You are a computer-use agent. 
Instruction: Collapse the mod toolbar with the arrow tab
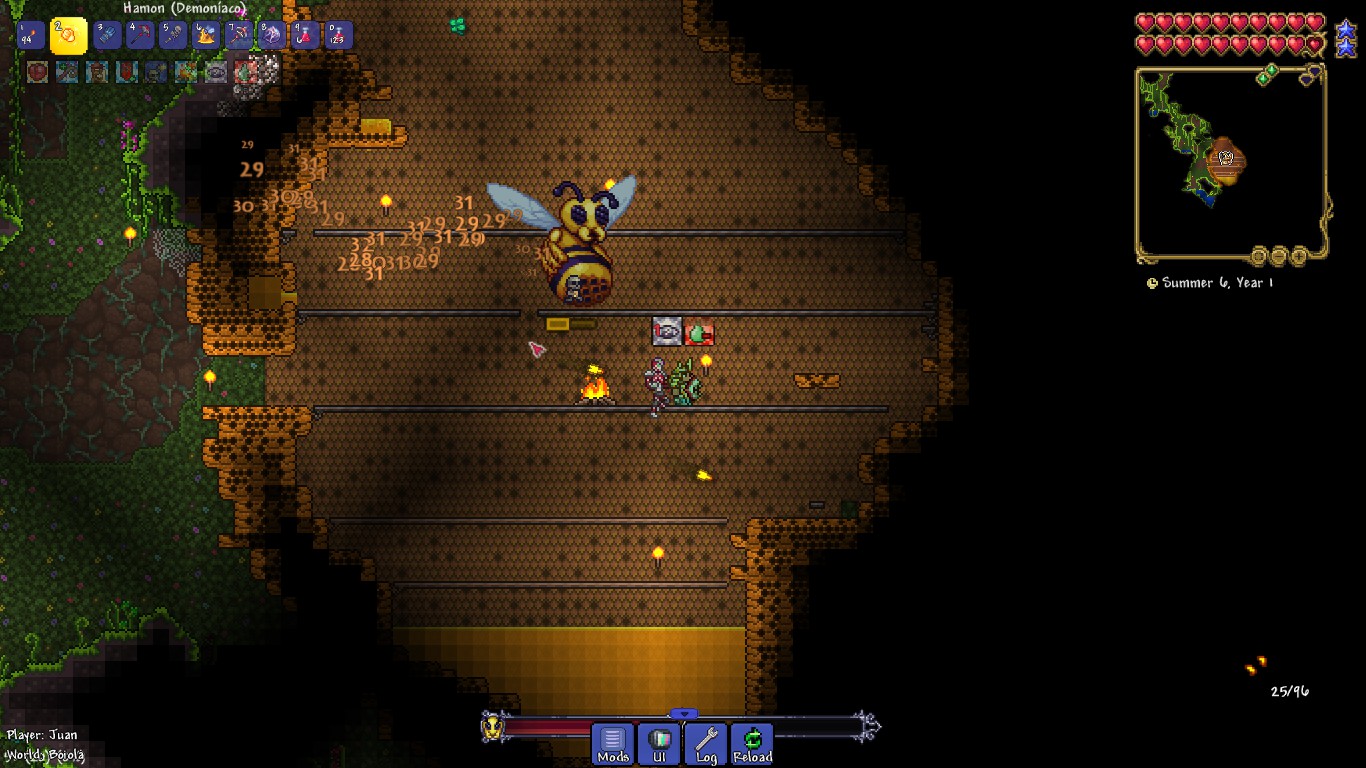tap(683, 714)
